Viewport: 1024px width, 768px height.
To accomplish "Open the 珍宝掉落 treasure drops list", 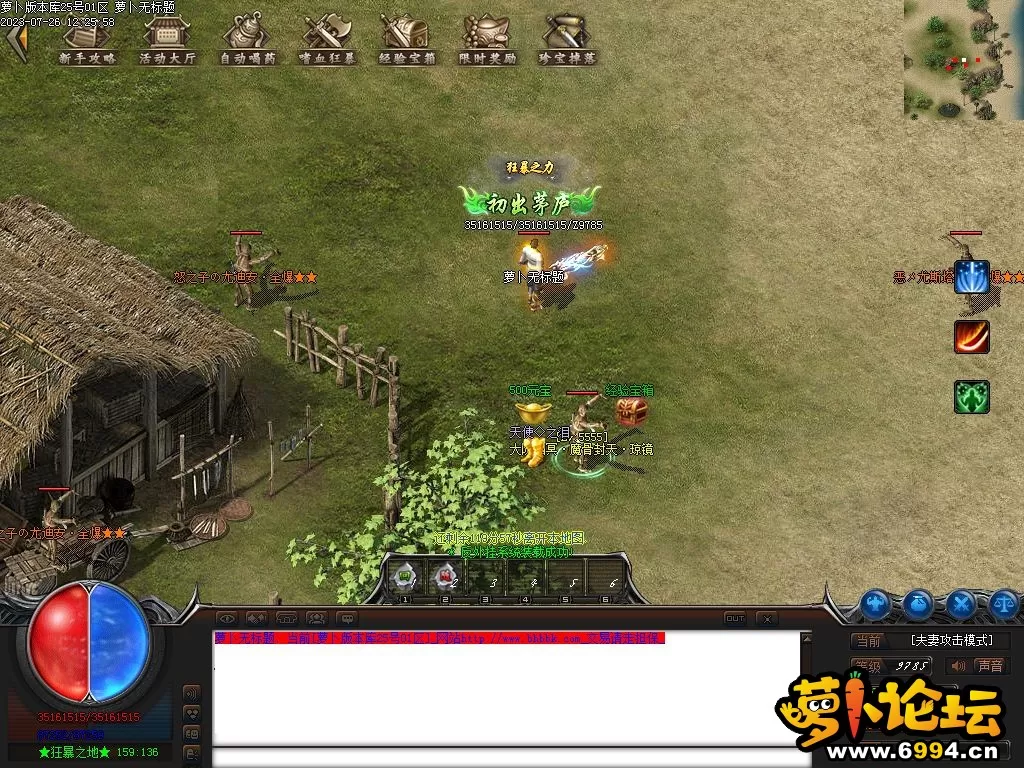I will [567, 39].
